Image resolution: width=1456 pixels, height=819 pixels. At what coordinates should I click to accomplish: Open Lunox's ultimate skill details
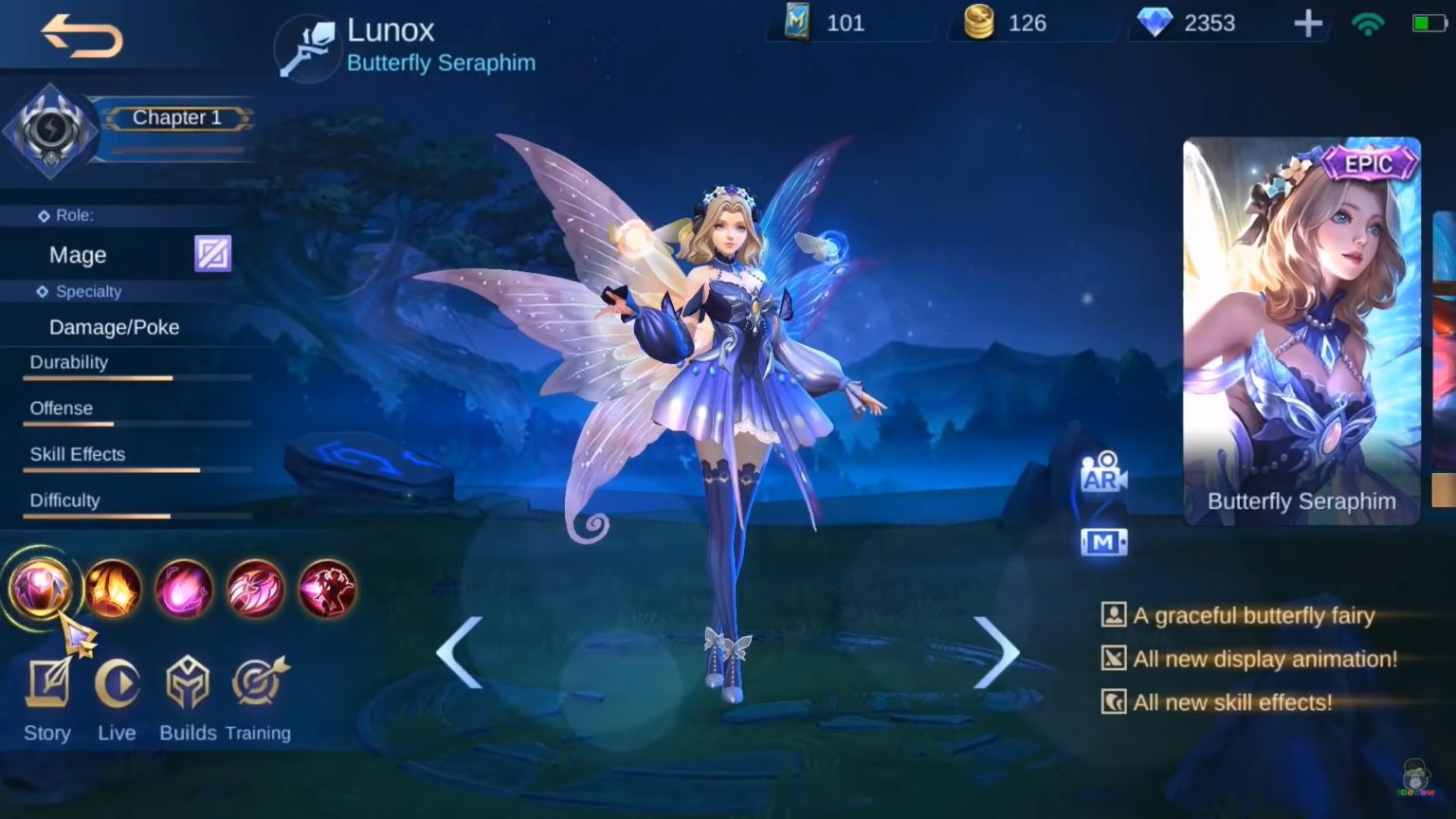pos(327,588)
